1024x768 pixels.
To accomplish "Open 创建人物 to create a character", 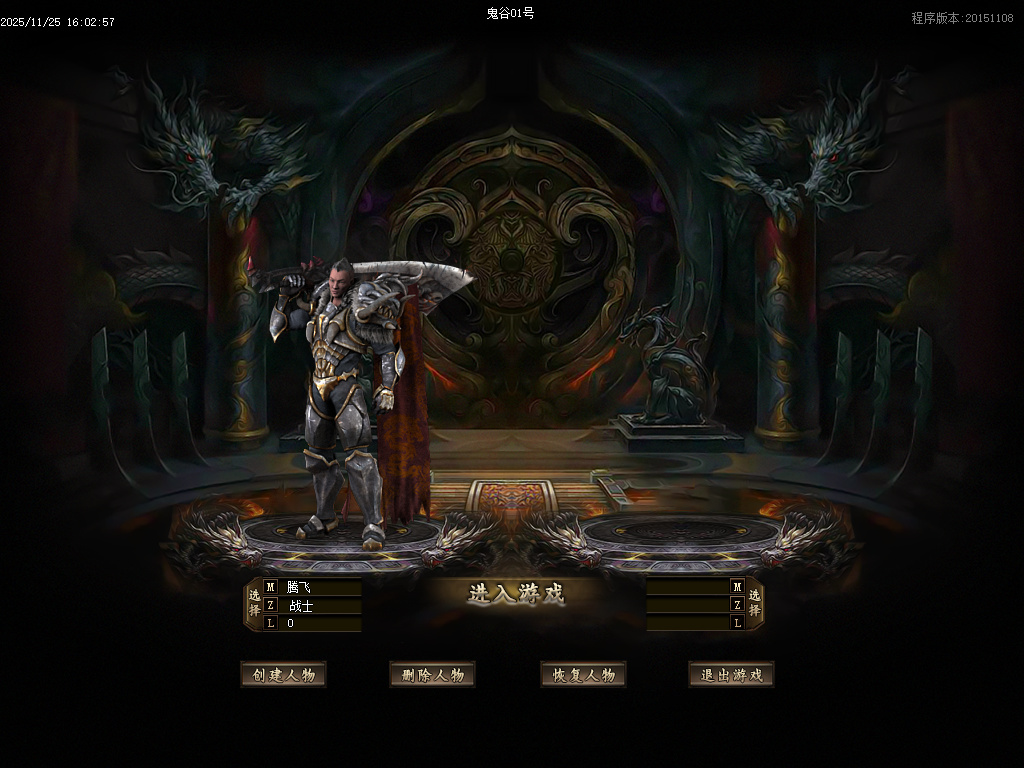I will click(x=283, y=675).
